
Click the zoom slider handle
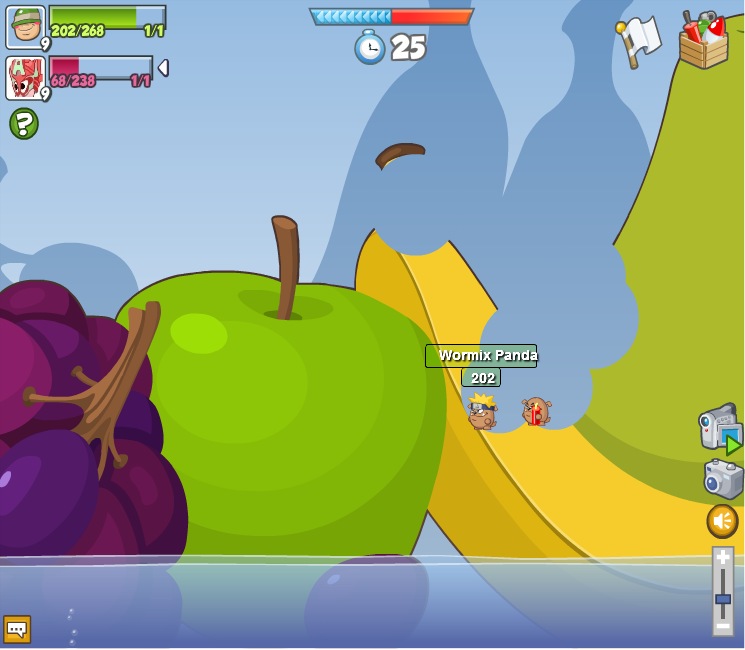pos(722,599)
